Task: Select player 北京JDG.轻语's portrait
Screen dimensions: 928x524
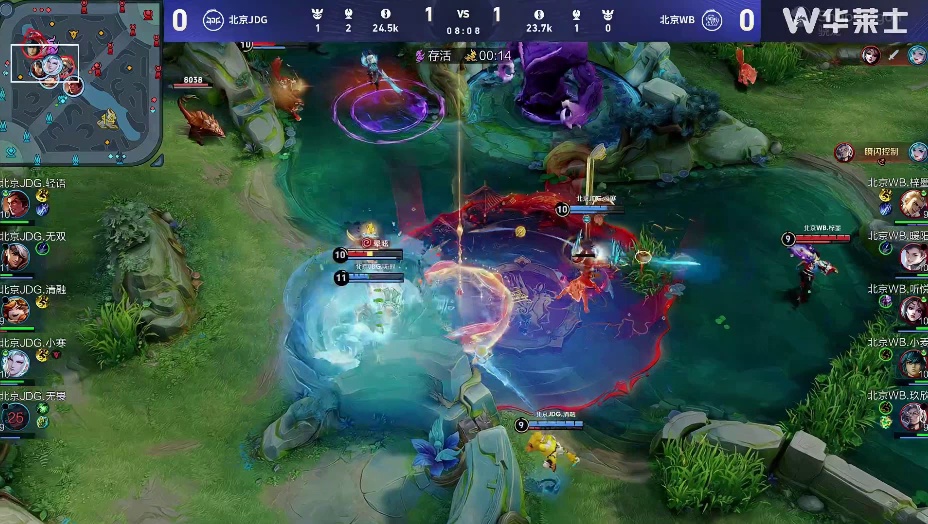Action: point(15,204)
